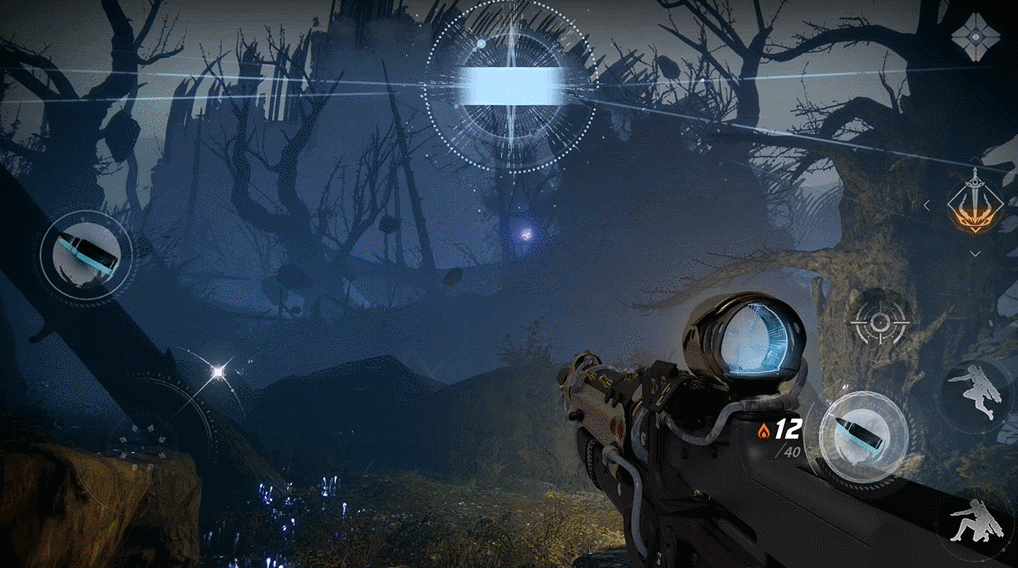Open the Ghost menu icon

975,38
